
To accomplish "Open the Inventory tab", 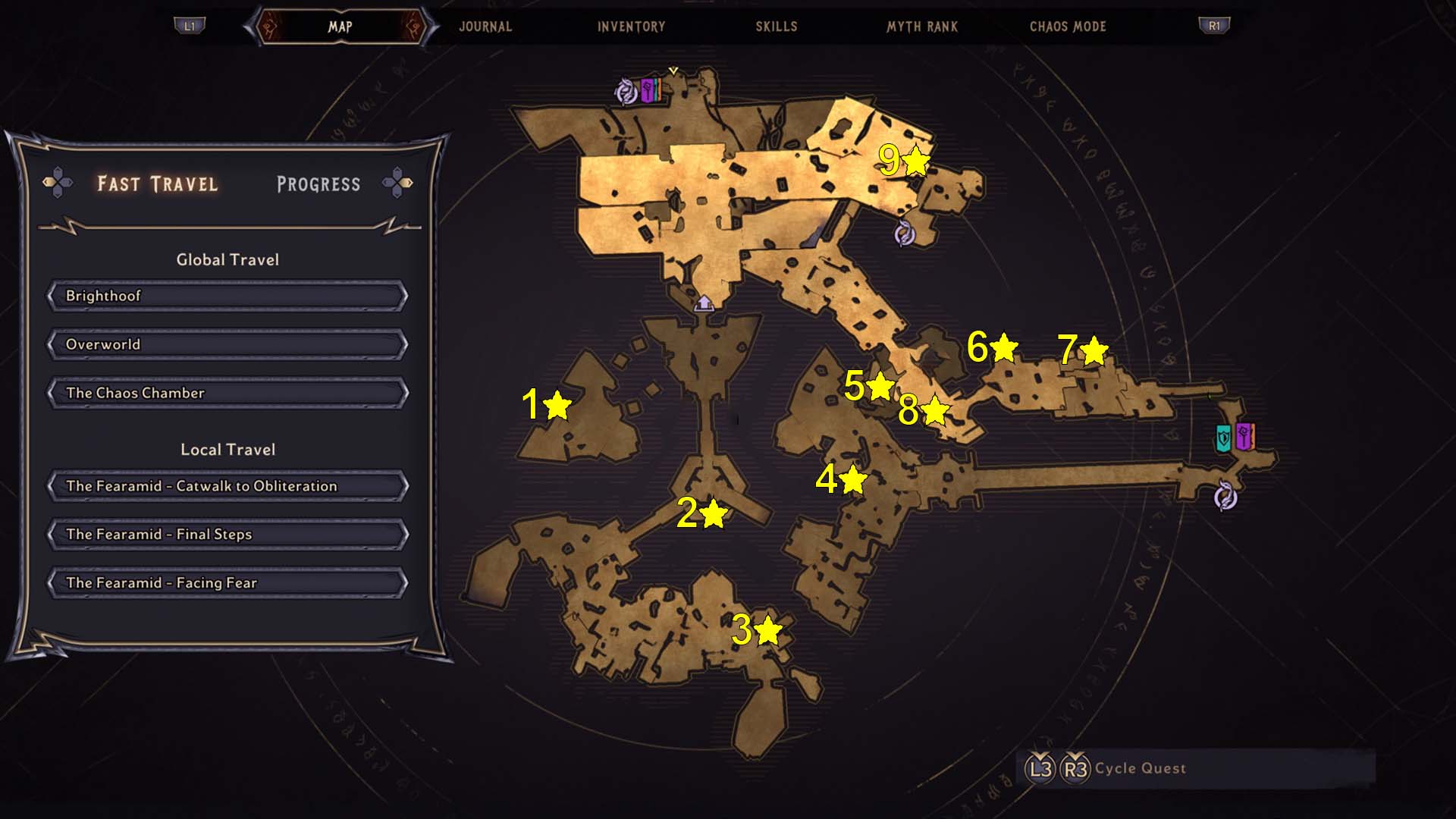I will pyautogui.click(x=632, y=26).
